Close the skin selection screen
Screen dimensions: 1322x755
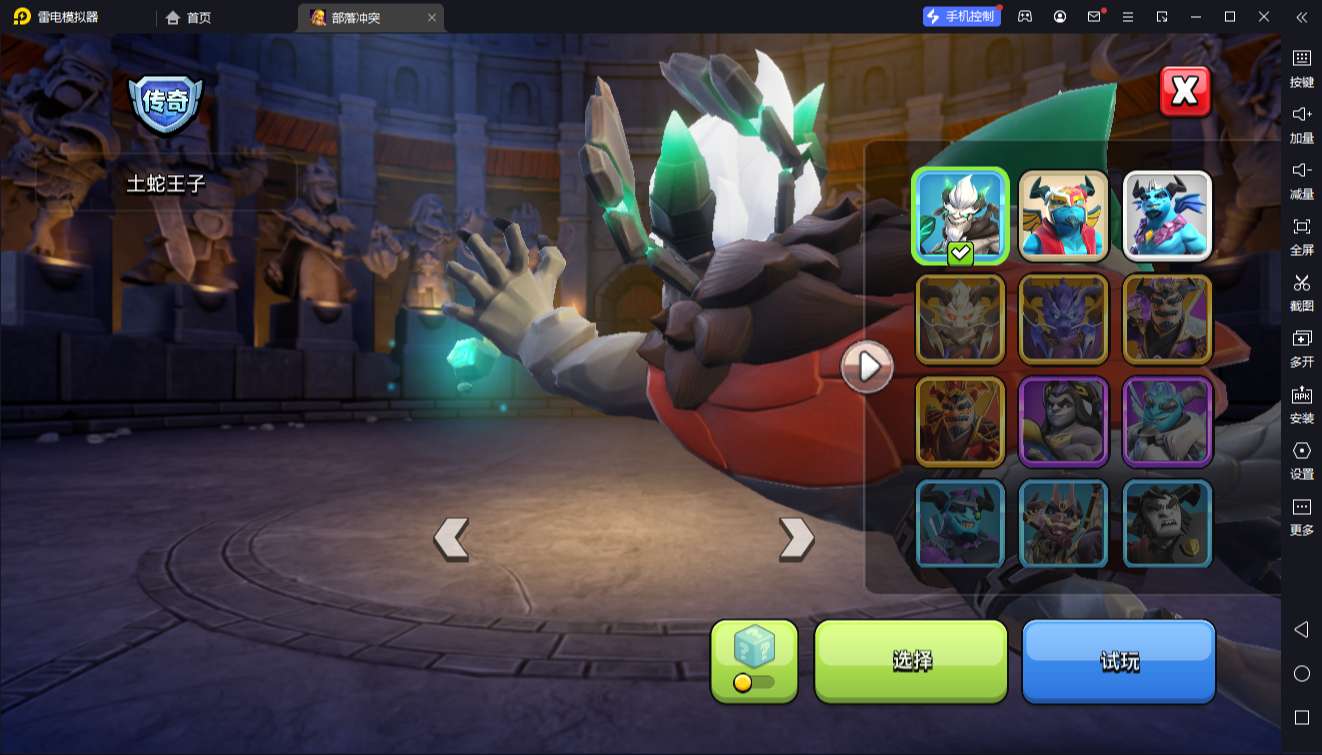[x=1185, y=92]
